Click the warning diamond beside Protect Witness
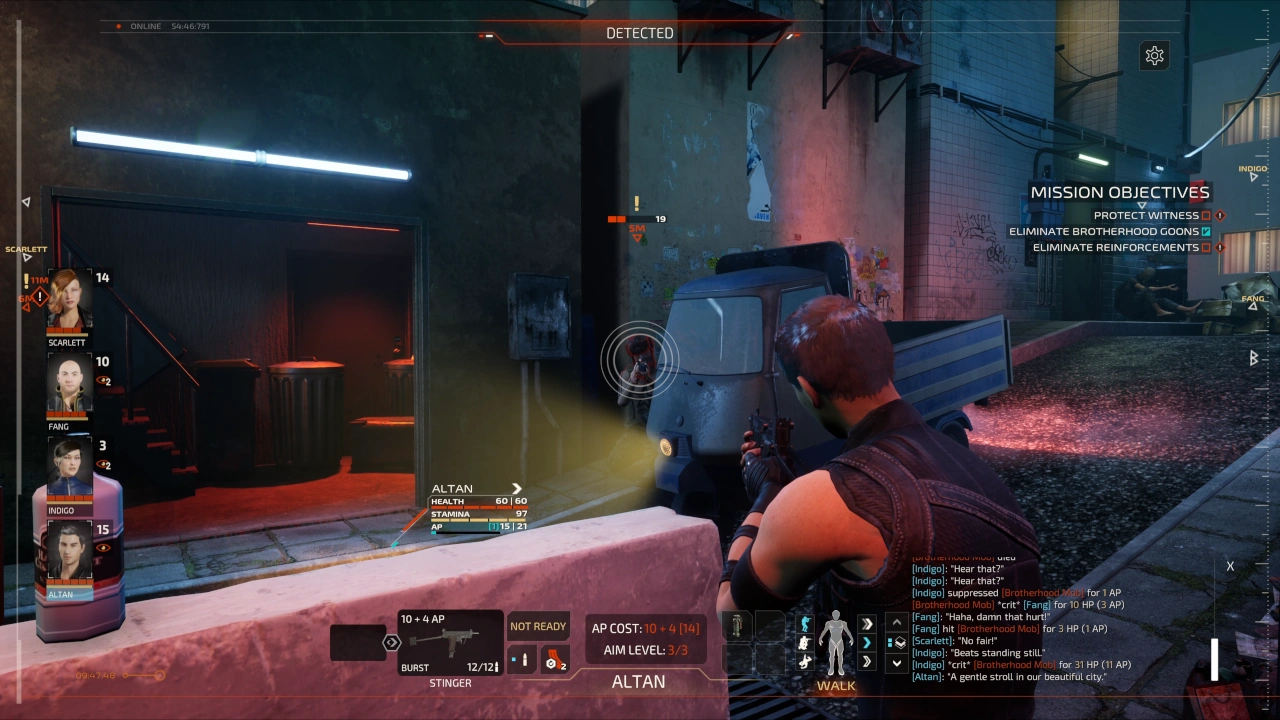Screen dimensions: 1280x720 tap(1218, 215)
